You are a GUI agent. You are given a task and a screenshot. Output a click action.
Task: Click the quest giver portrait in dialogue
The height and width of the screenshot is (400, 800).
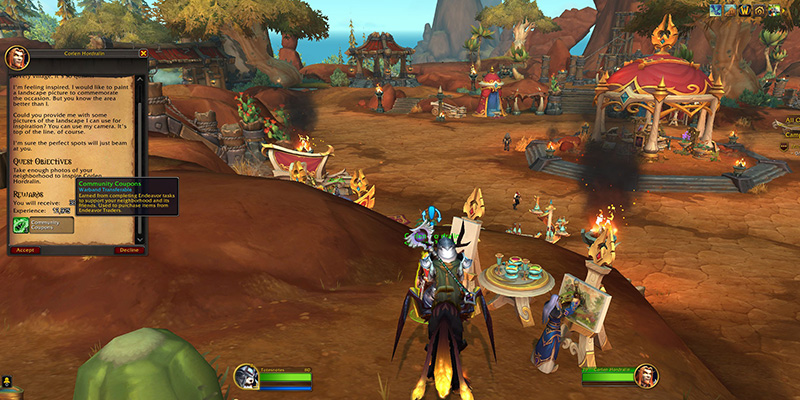pyautogui.click(x=15, y=56)
